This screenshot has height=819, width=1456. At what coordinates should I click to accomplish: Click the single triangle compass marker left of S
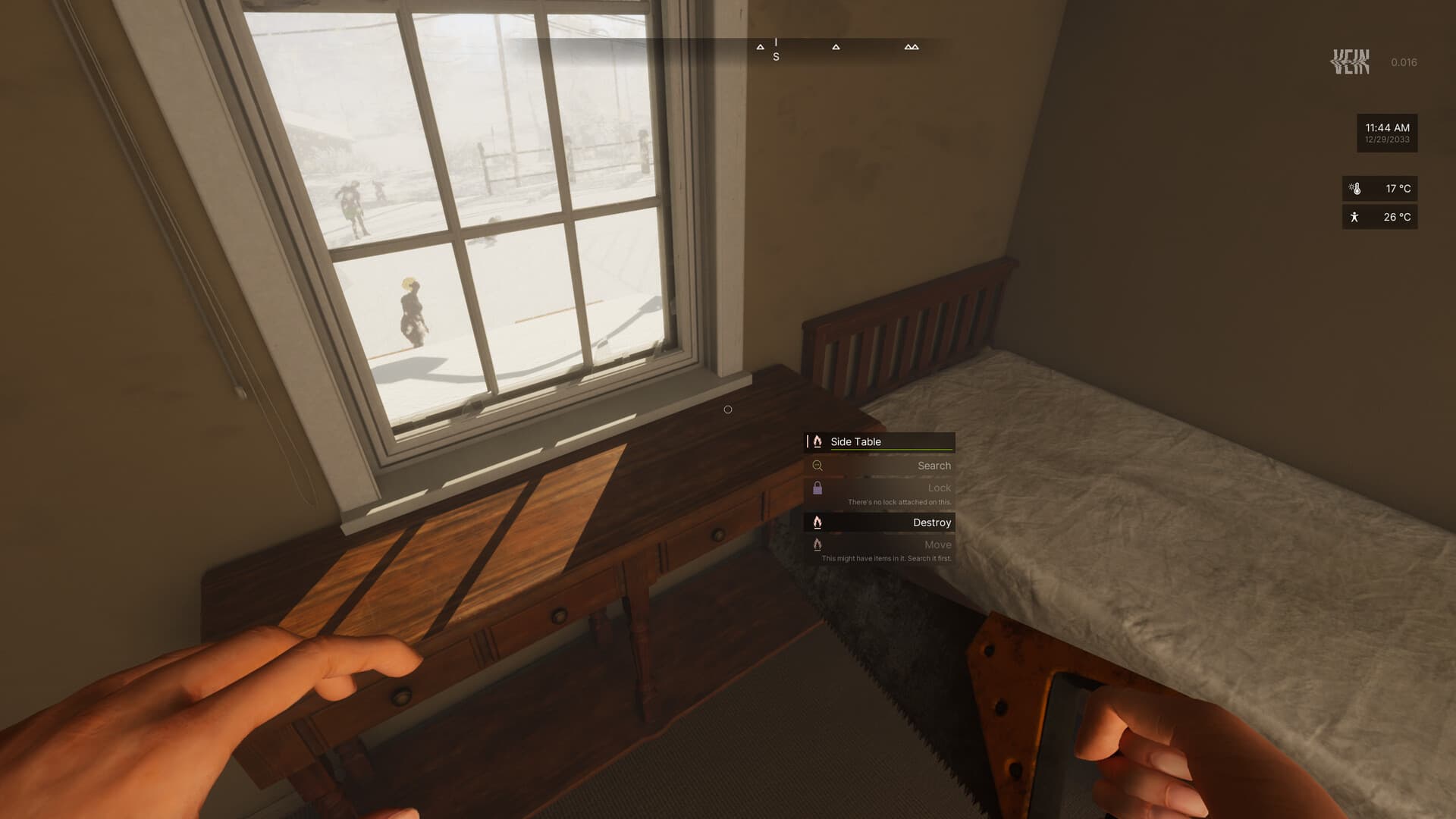(x=761, y=46)
